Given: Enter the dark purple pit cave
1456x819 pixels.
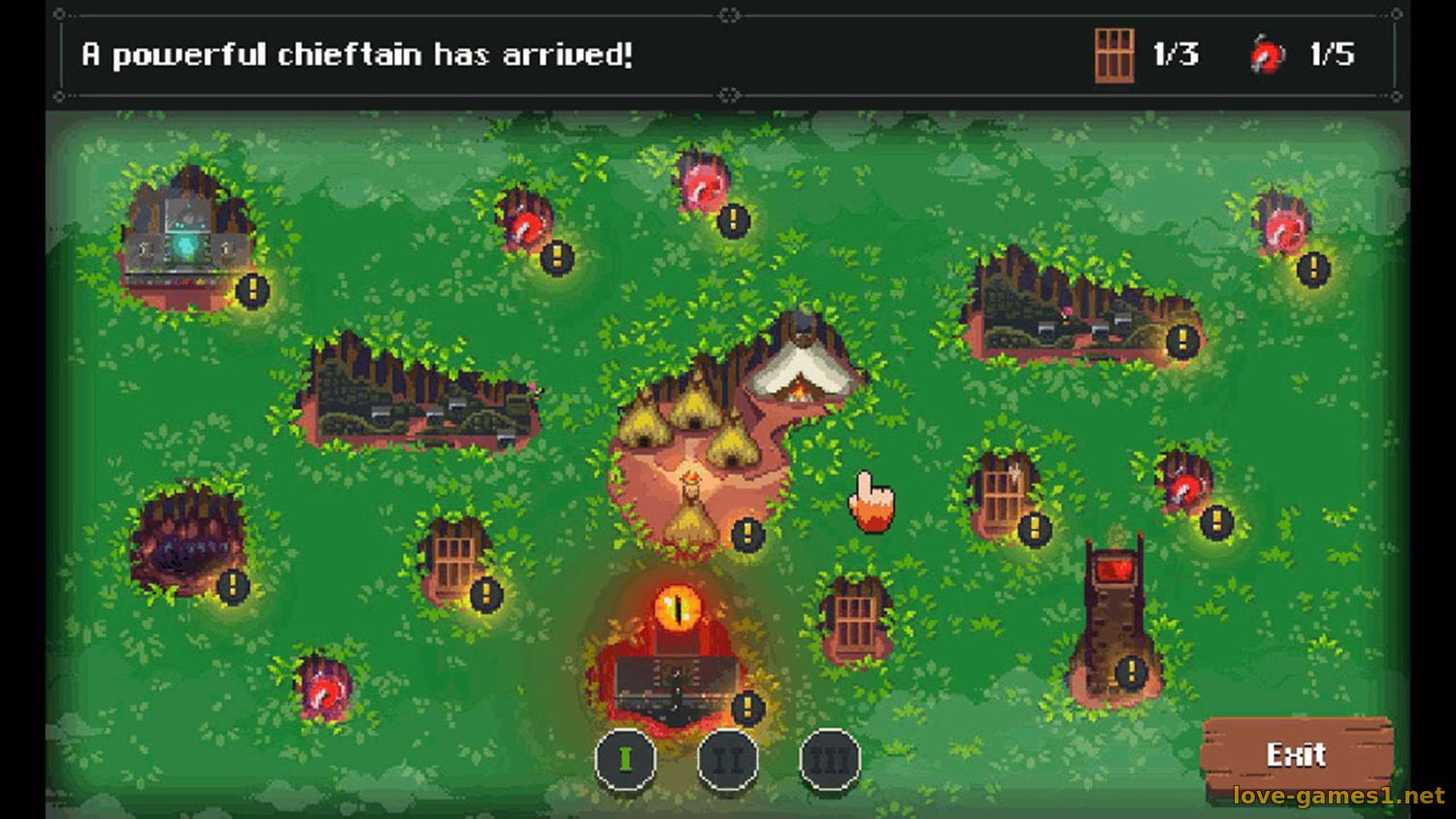Looking at the screenshot, I should click(186, 544).
